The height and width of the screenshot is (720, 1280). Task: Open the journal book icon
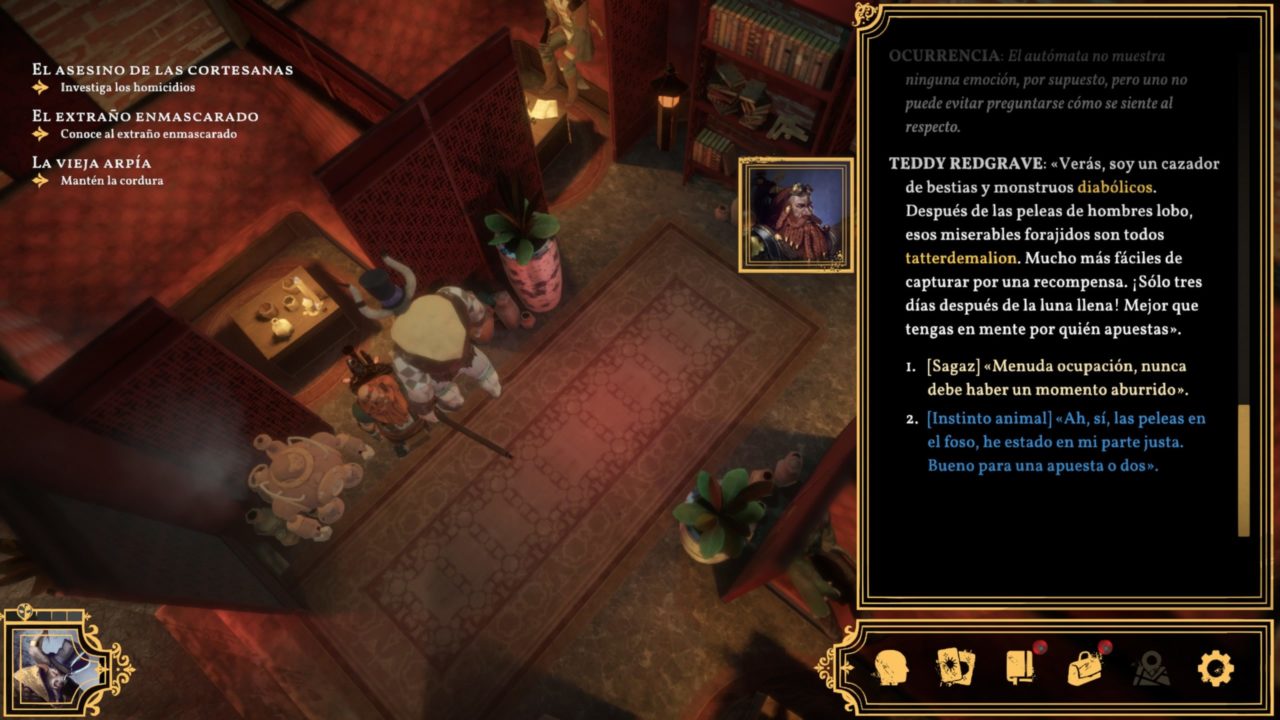tap(1020, 667)
